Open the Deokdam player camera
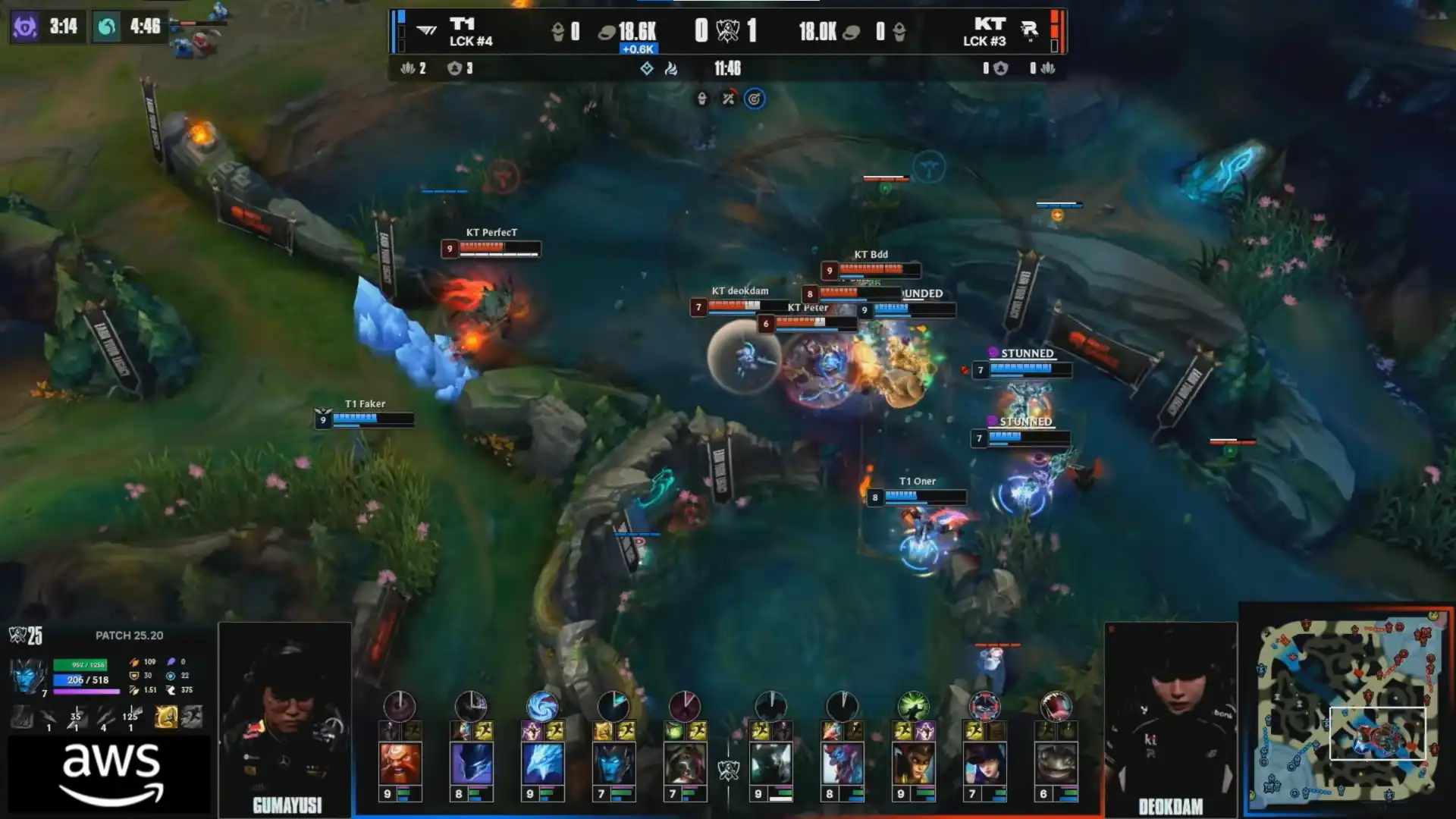 (1170, 717)
